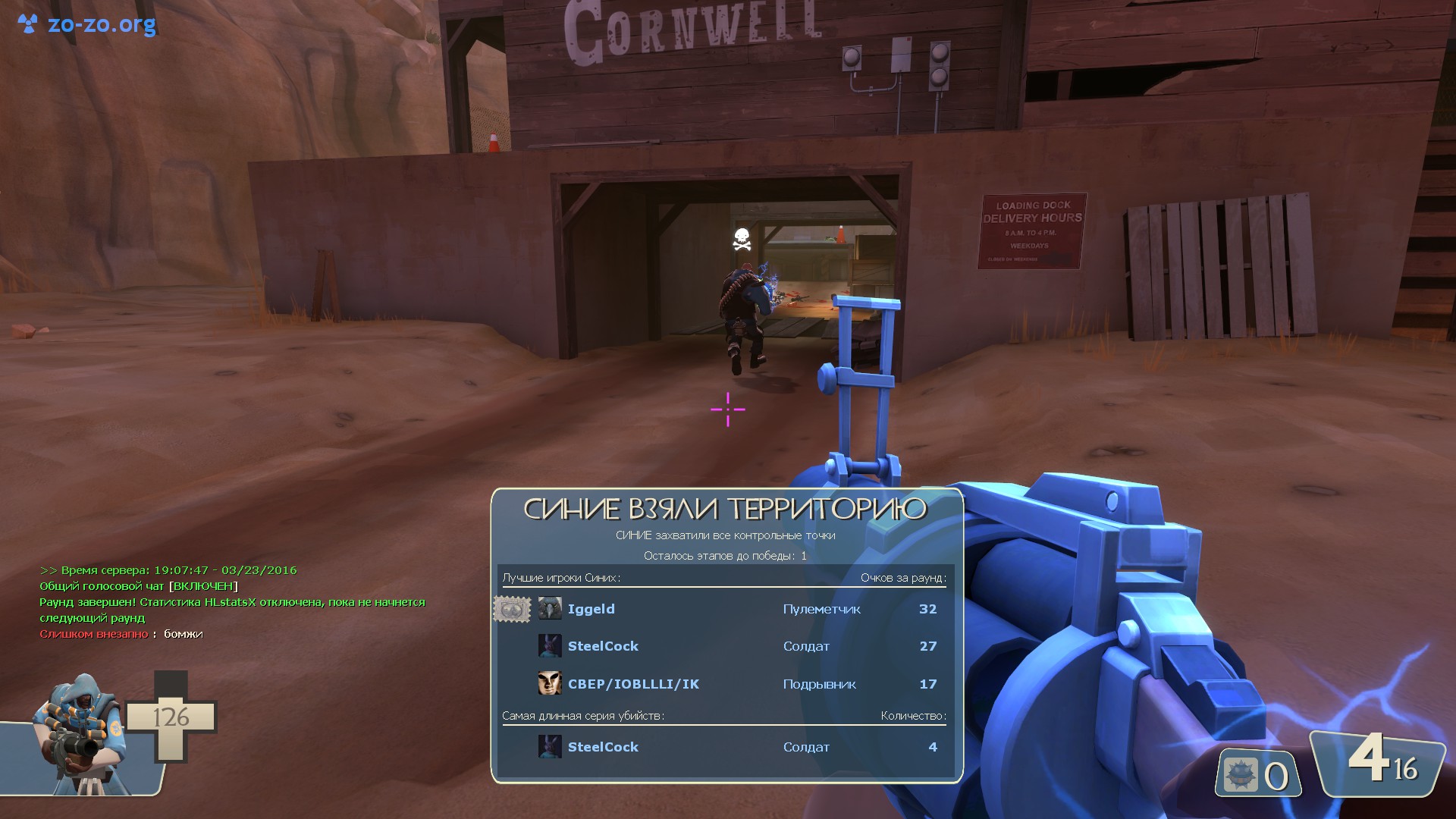The height and width of the screenshot is (819, 1456).
Task: Open the zo-zo.org watermark logo
Action: point(86,24)
